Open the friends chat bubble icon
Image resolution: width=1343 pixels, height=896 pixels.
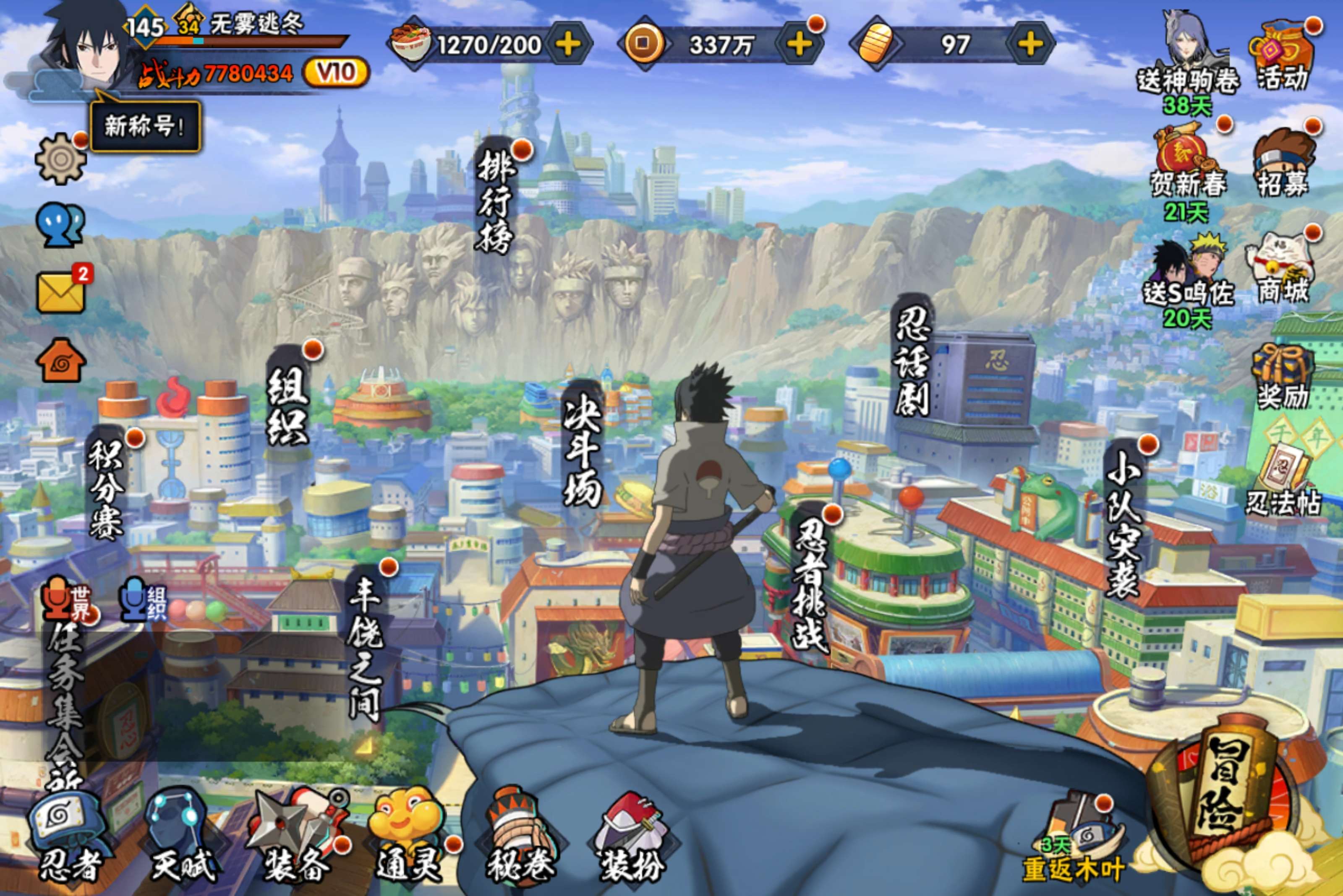pyautogui.click(x=60, y=225)
